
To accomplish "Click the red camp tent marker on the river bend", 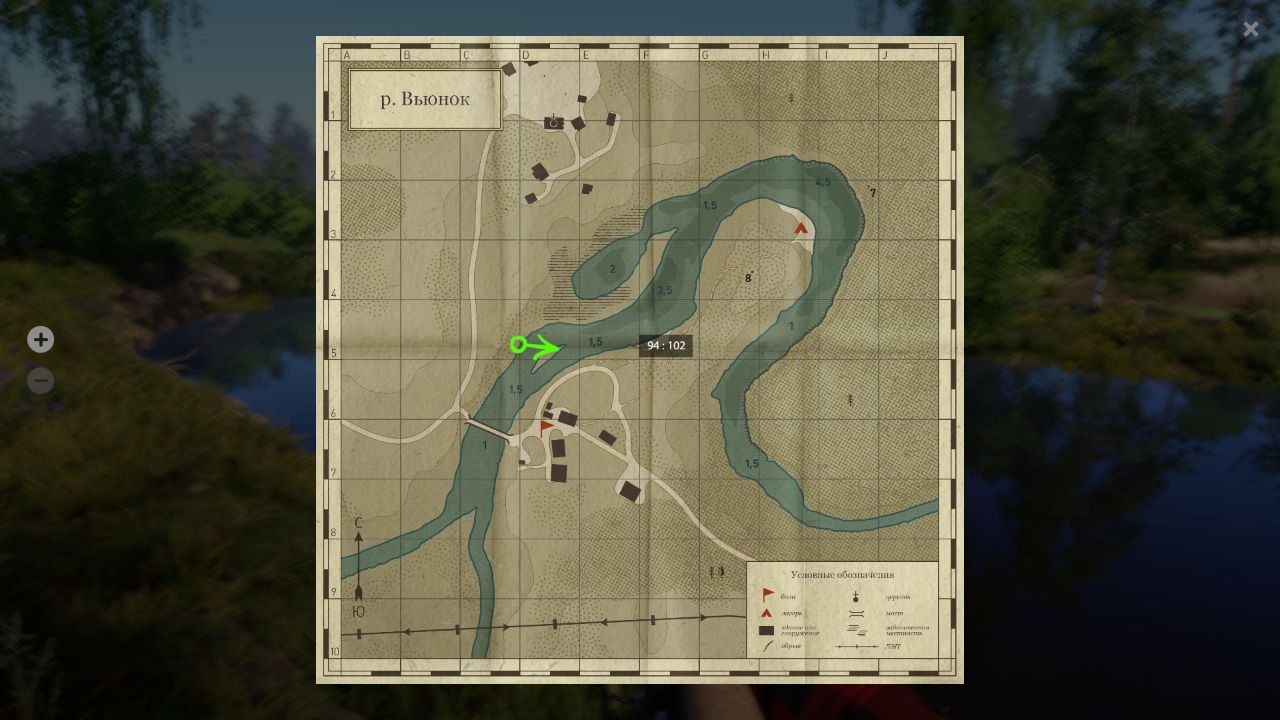I will click(799, 228).
